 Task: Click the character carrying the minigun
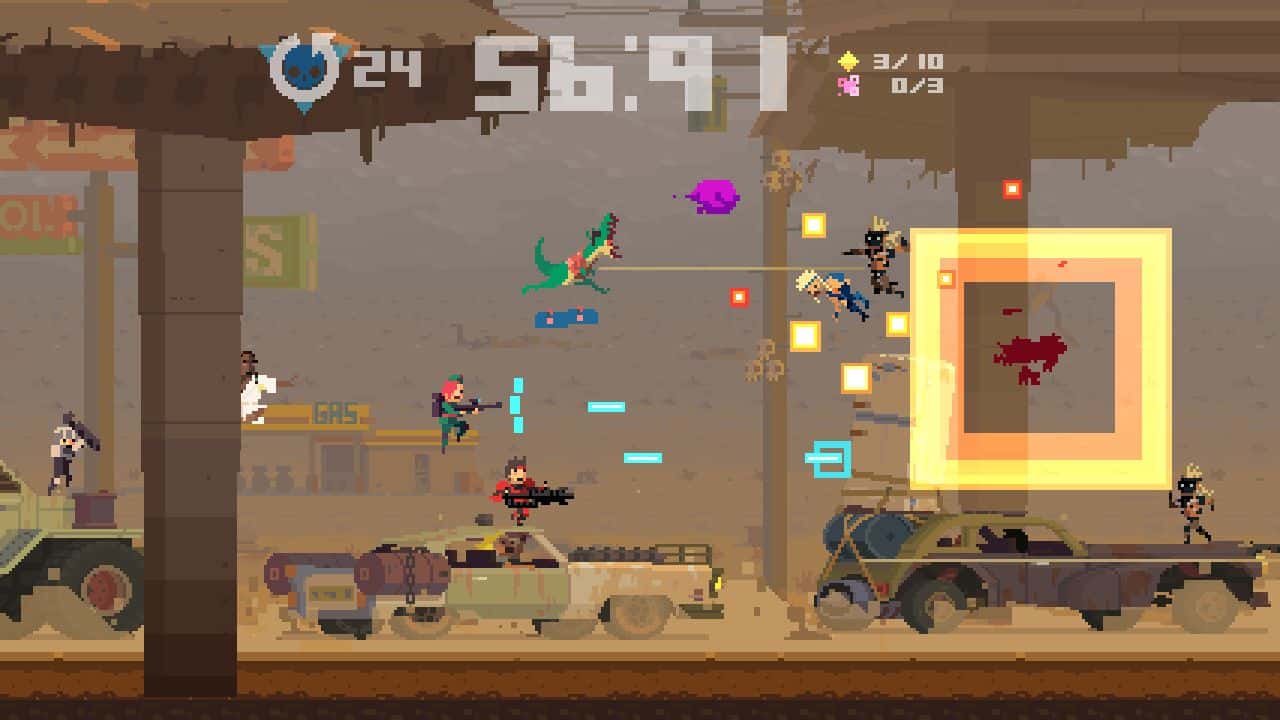(x=520, y=490)
